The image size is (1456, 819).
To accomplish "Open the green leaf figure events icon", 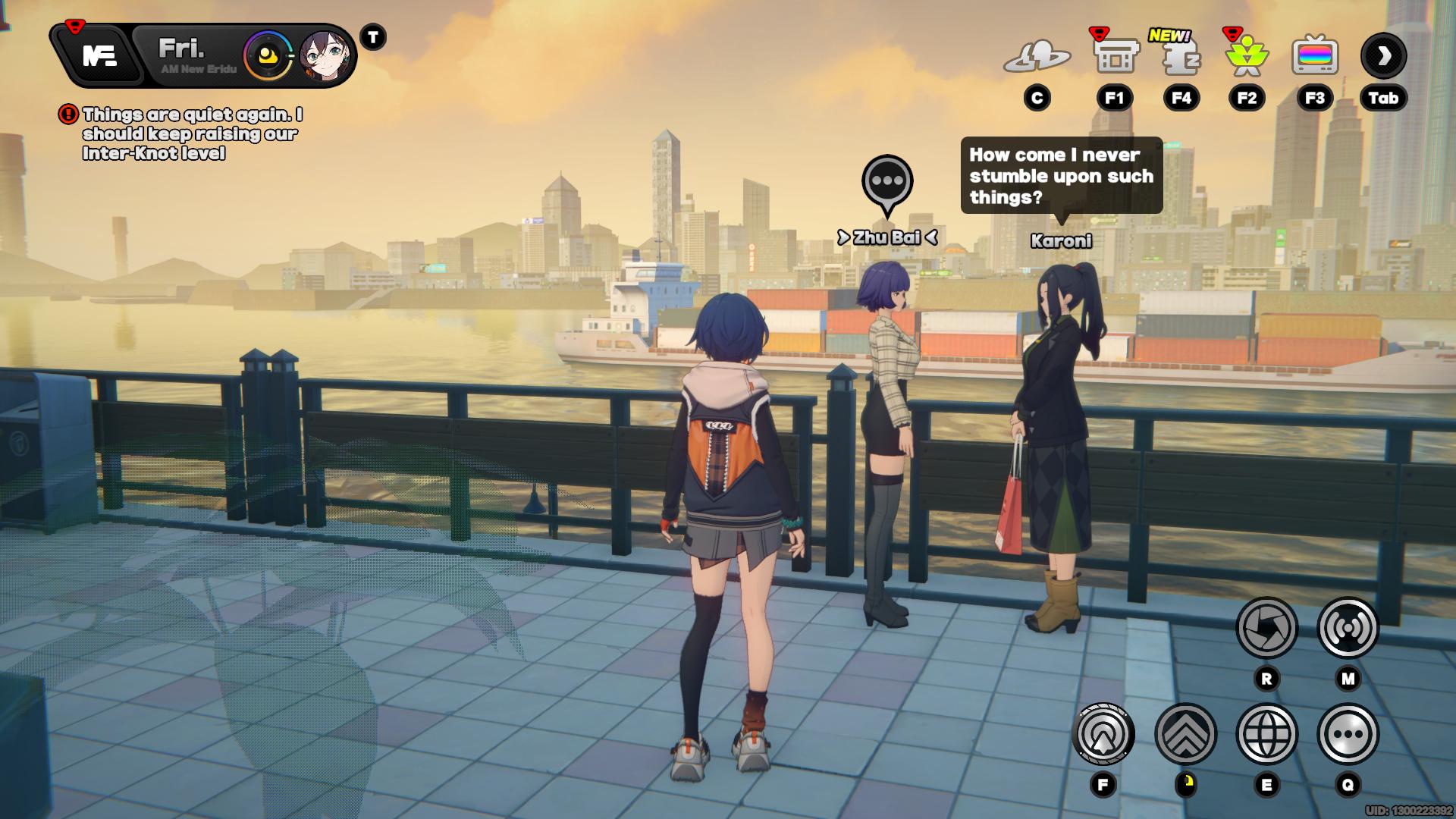I will click(1247, 57).
